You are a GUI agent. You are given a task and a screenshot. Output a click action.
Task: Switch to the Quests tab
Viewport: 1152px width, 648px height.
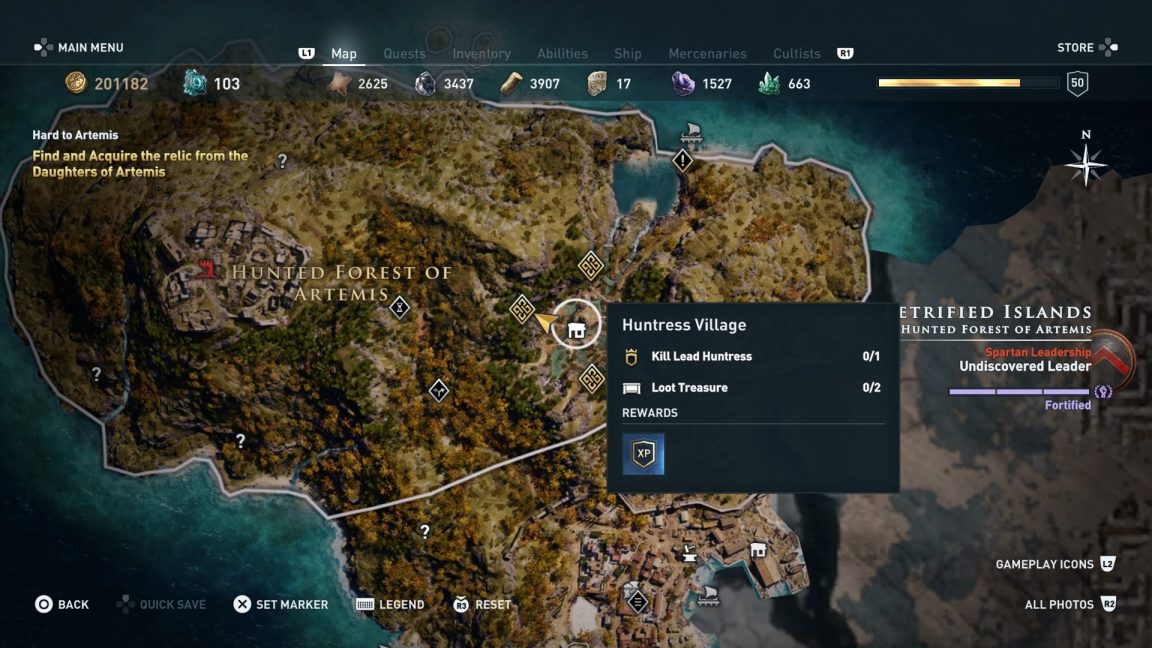(404, 54)
